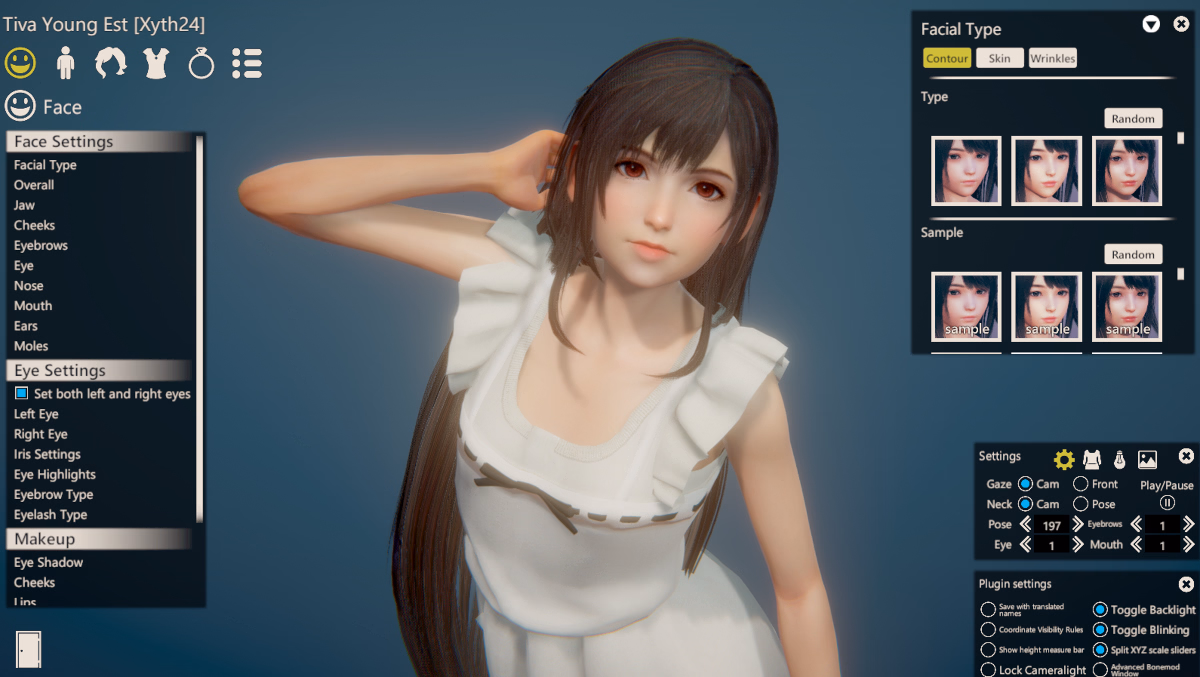1200x677 pixels.
Task: Click Random button under Type
Action: [1133, 118]
